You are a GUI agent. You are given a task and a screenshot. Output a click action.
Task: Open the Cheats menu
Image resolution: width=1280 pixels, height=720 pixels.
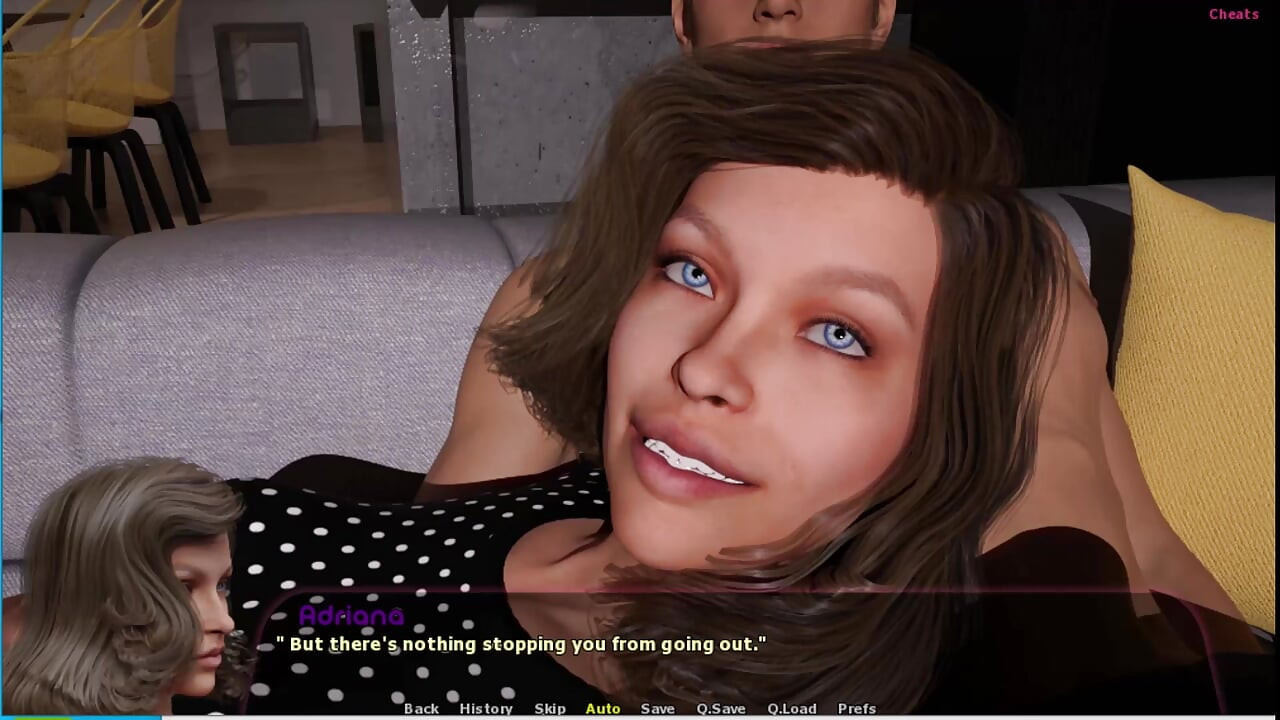1233,14
